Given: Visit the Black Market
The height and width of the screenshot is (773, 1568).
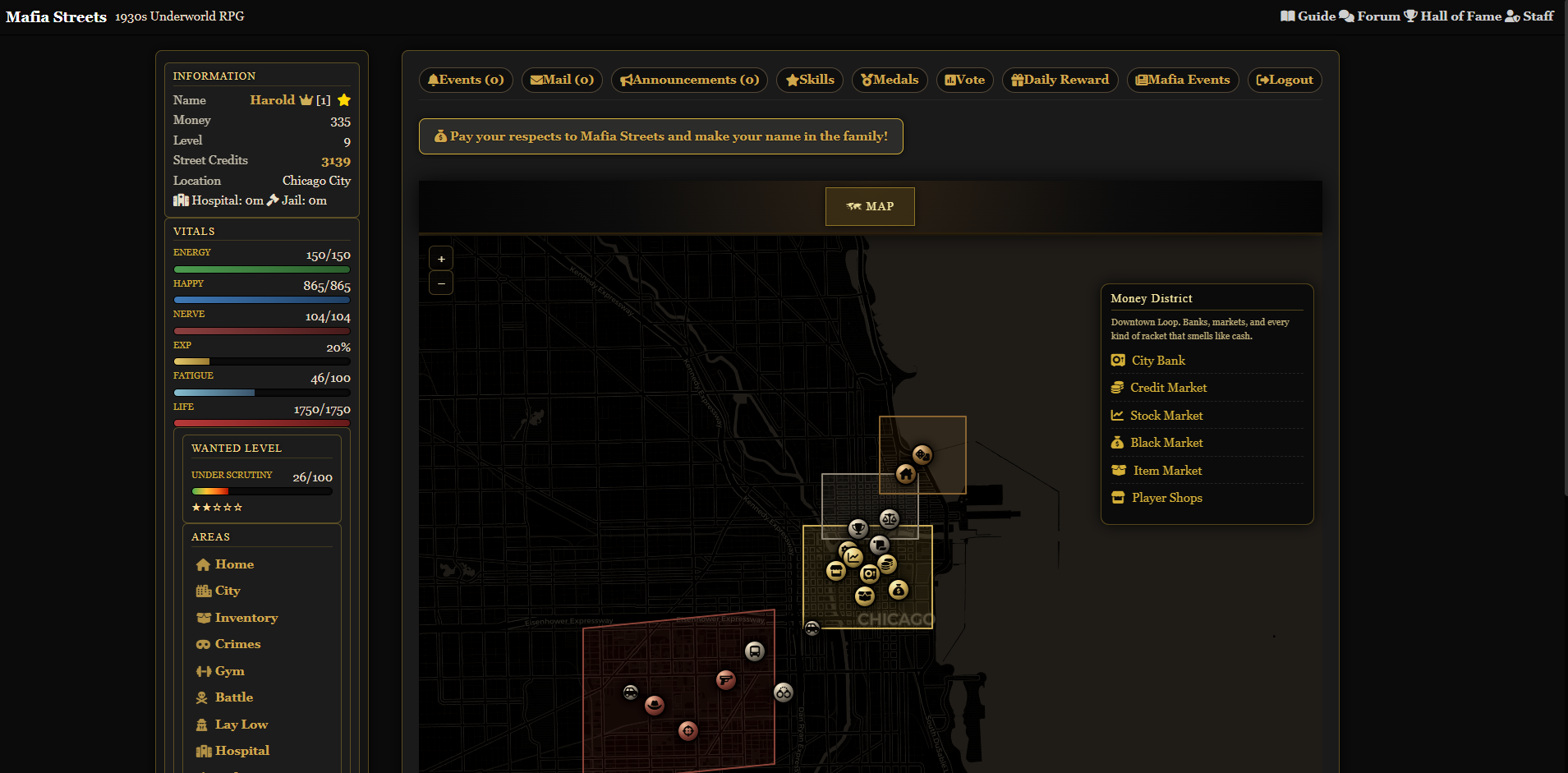Looking at the screenshot, I should coord(1166,443).
